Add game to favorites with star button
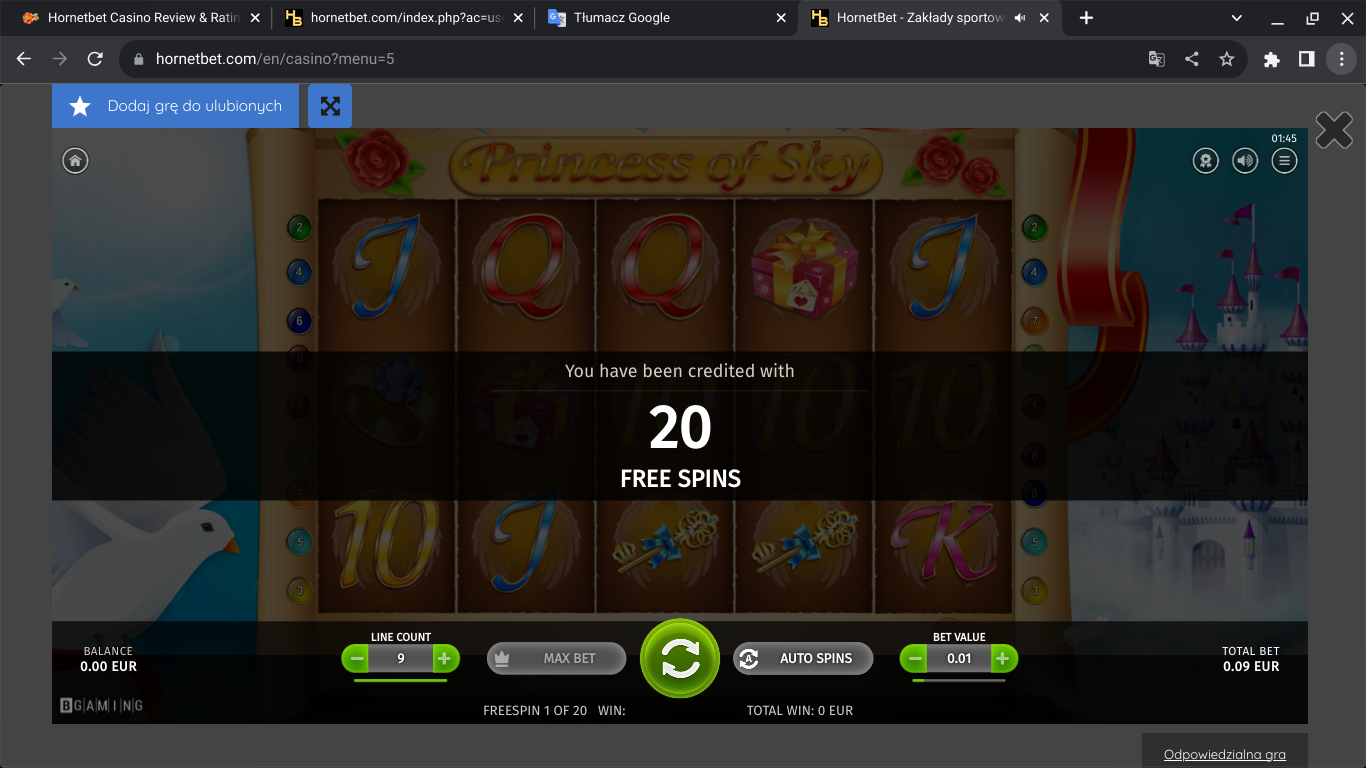 pyautogui.click(x=175, y=106)
